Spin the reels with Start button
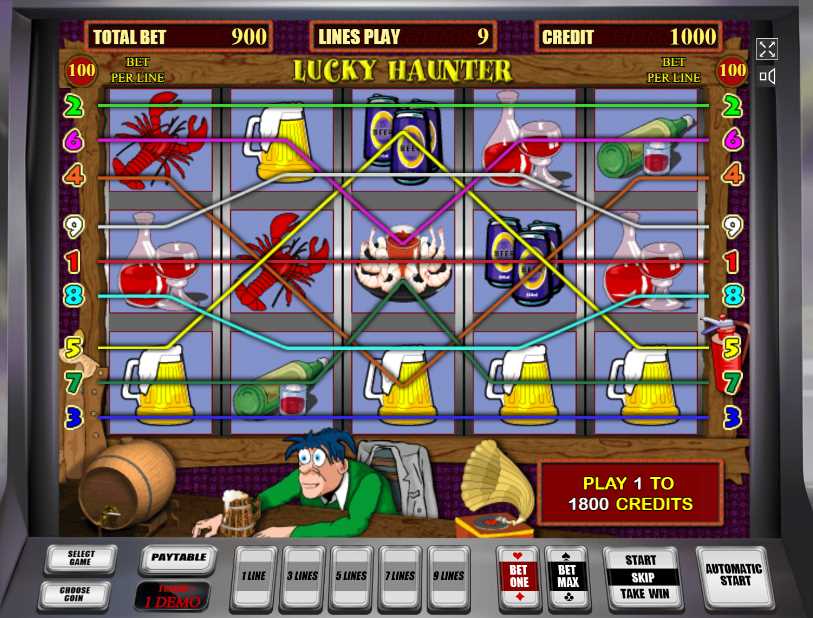 click(x=640, y=578)
